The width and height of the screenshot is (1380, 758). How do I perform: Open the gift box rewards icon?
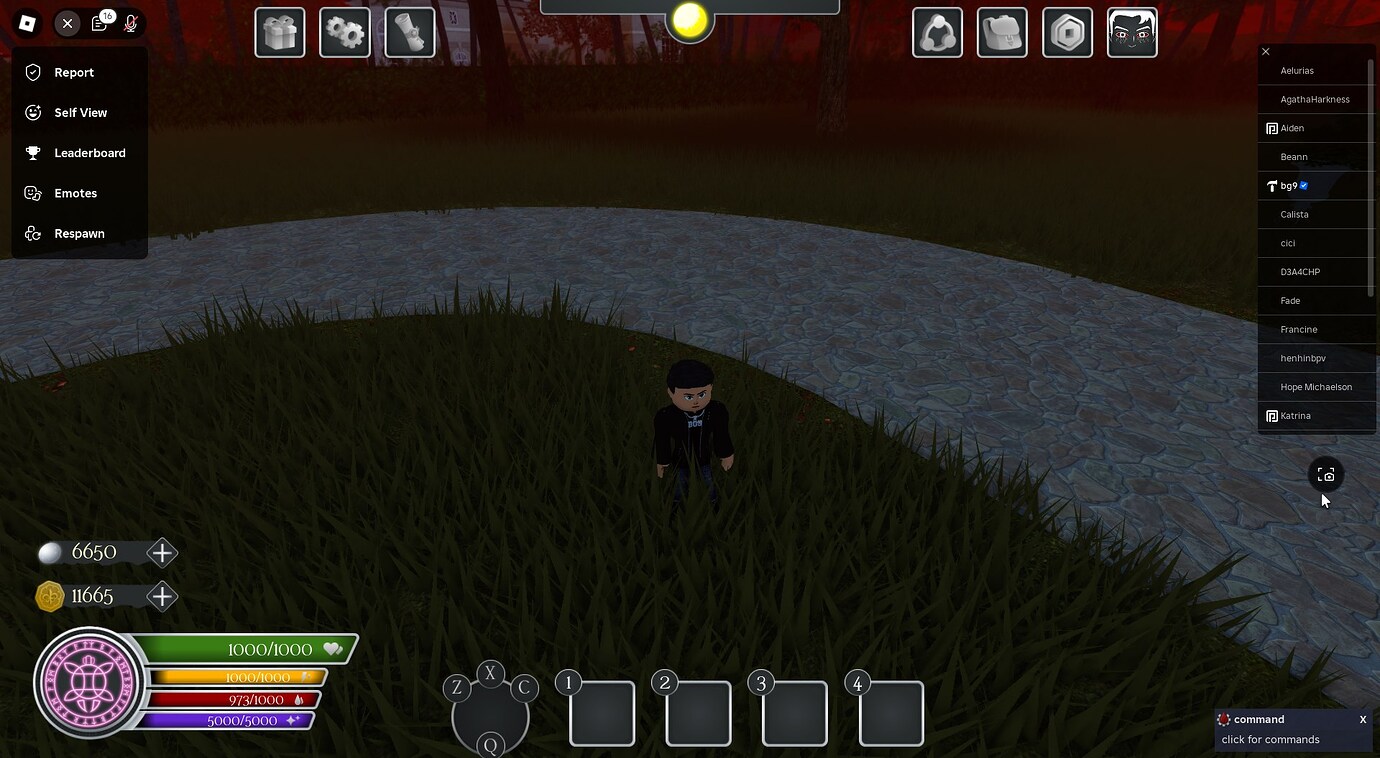point(279,31)
